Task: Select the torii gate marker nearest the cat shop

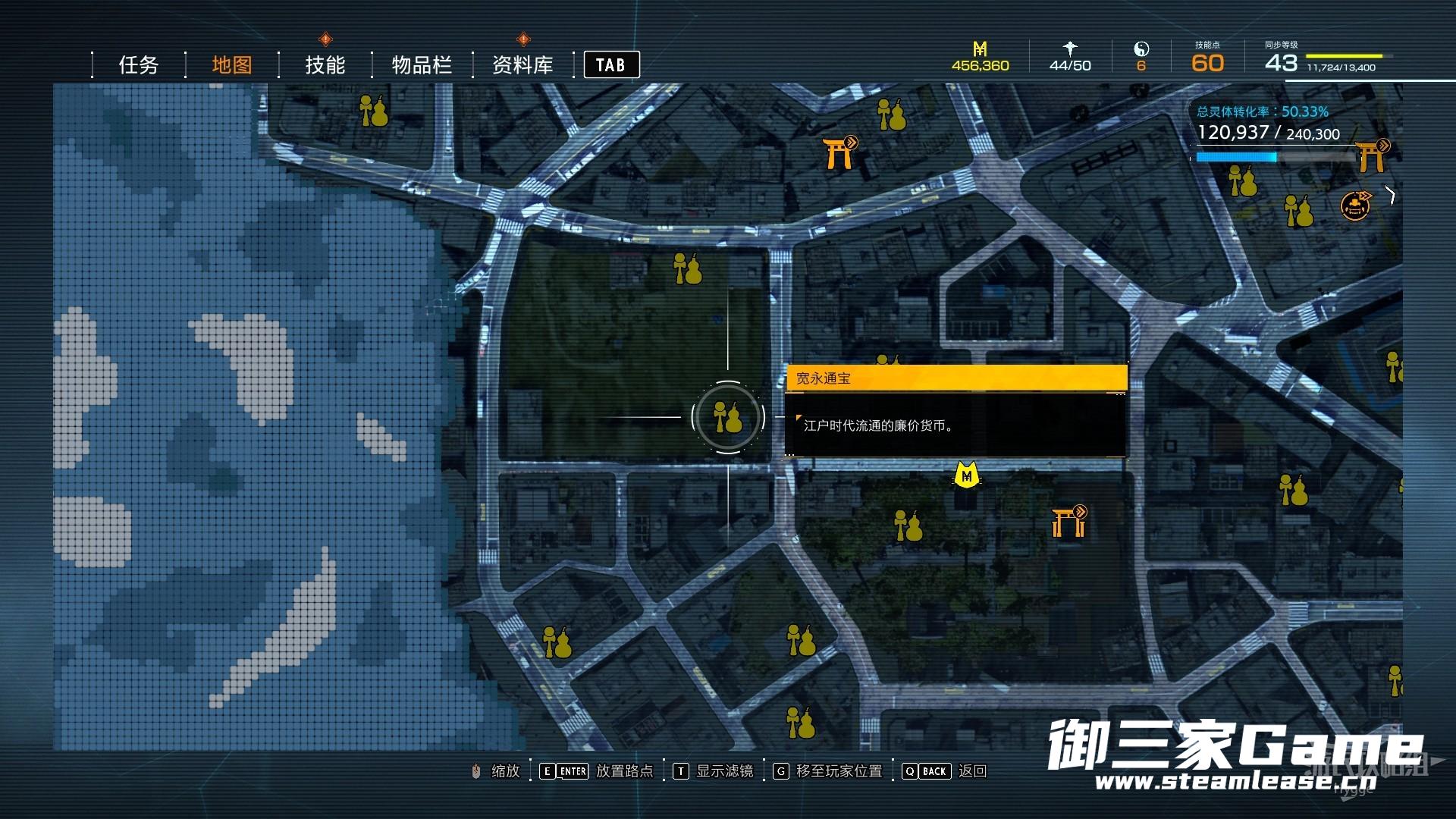Action: (x=1068, y=522)
